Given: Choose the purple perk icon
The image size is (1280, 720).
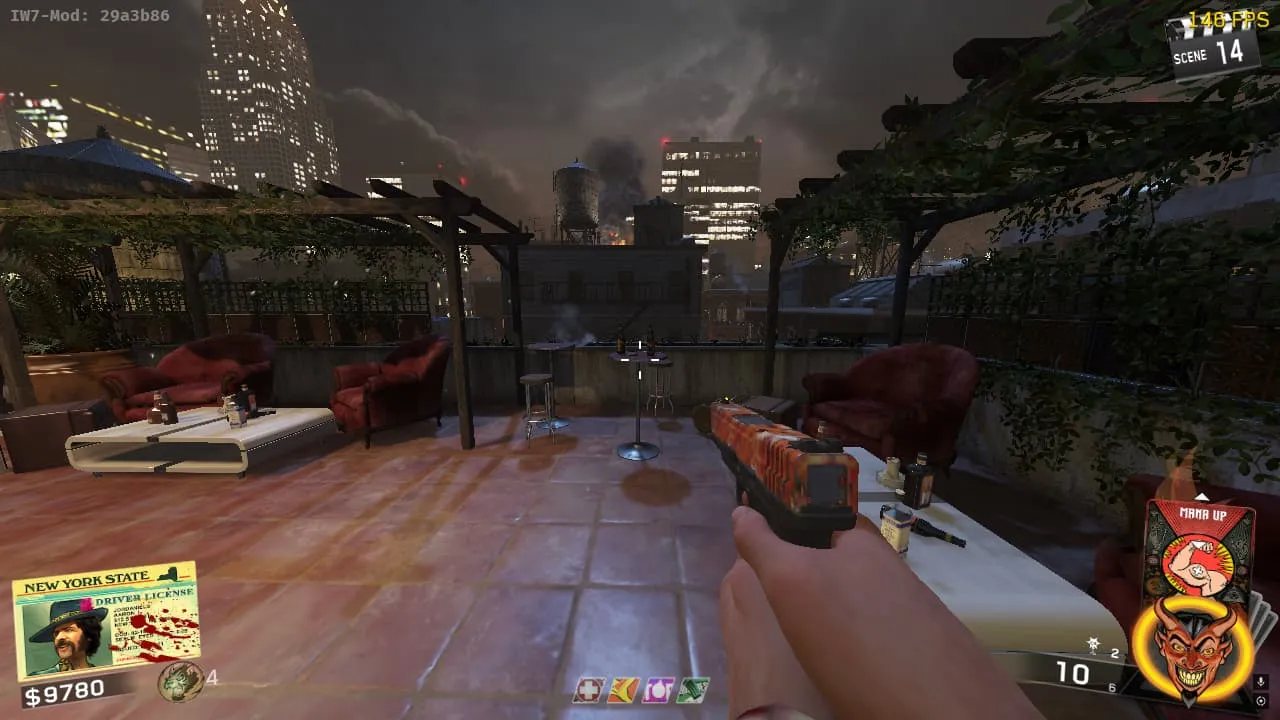Looking at the screenshot, I should point(657,690).
